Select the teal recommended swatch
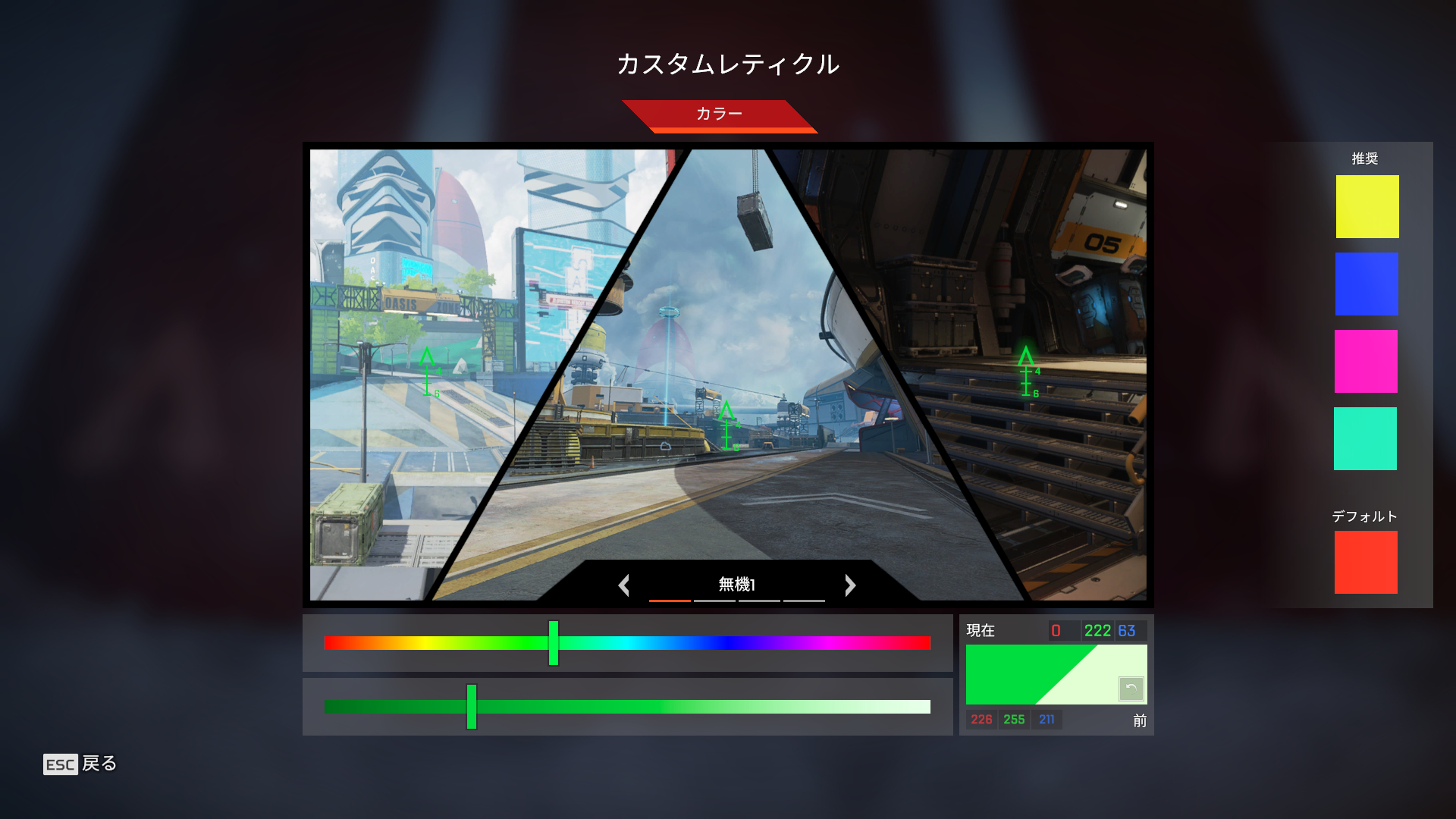Image resolution: width=1456 pixels, height=819 pixels. pos(1367,438)
